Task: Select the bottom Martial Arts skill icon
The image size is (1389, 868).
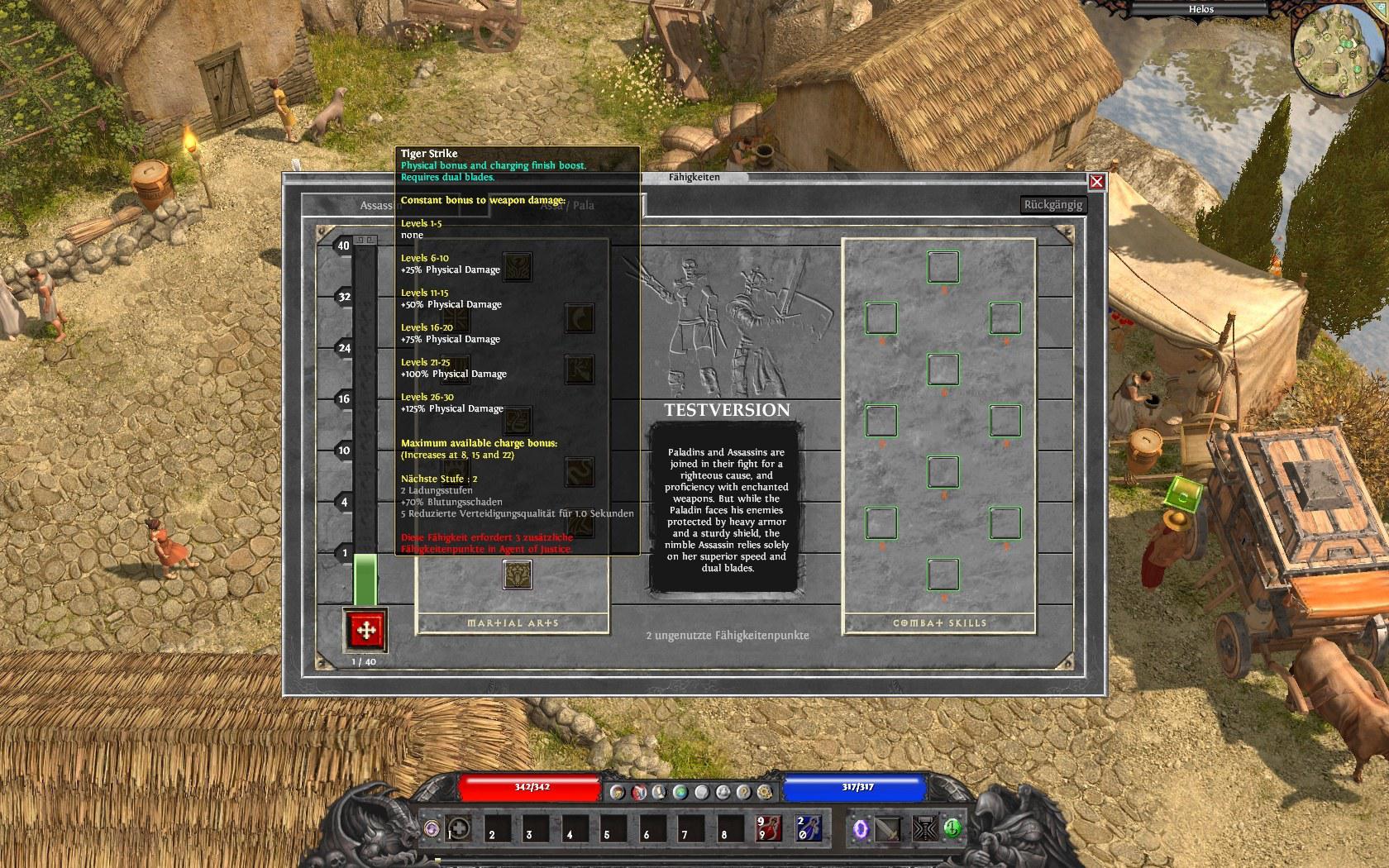Action: [x=517, y=575]
